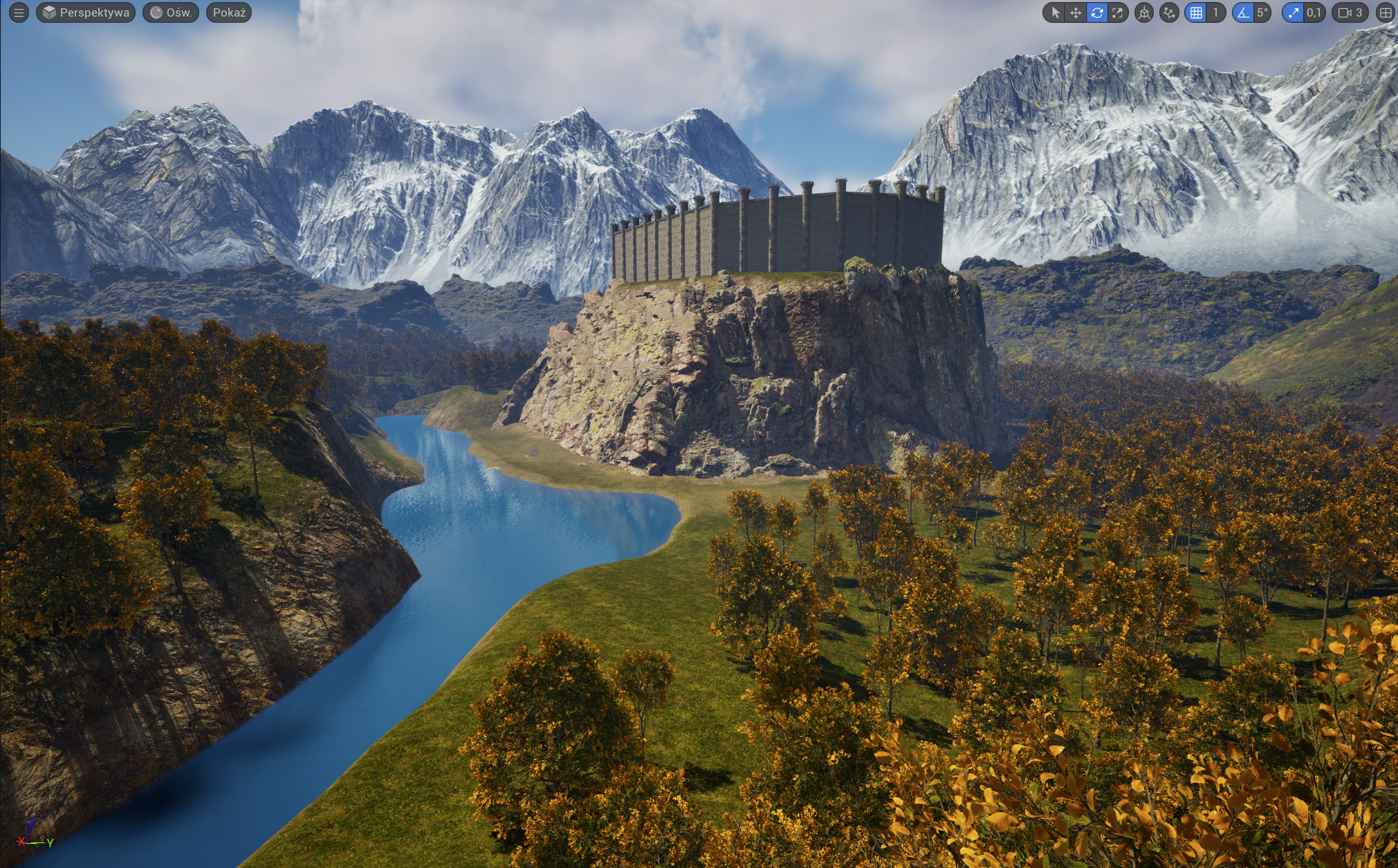The image size is (1398, 868).
Task: Toggle surface snapping arrows icon
Action: coord(1169,12)
